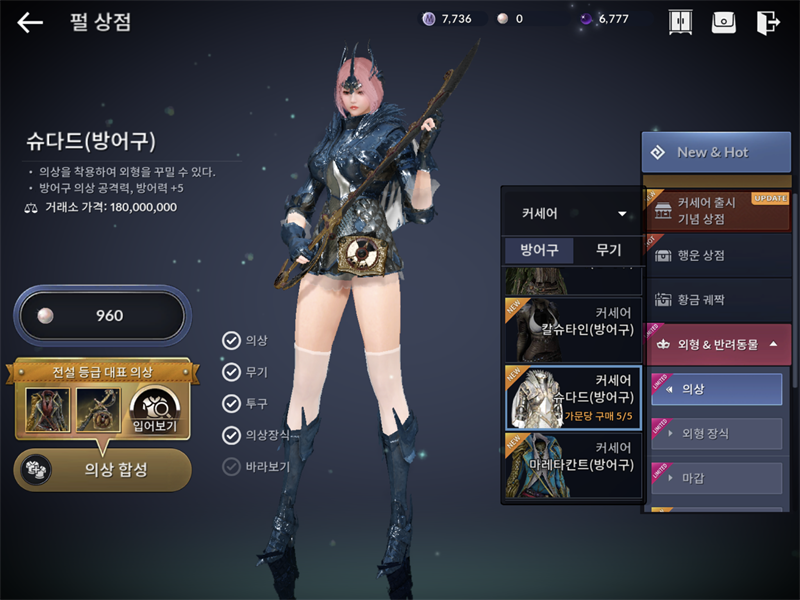
Task: Toggle the 투구 helmet checkbox
Action: pos(232,403)
